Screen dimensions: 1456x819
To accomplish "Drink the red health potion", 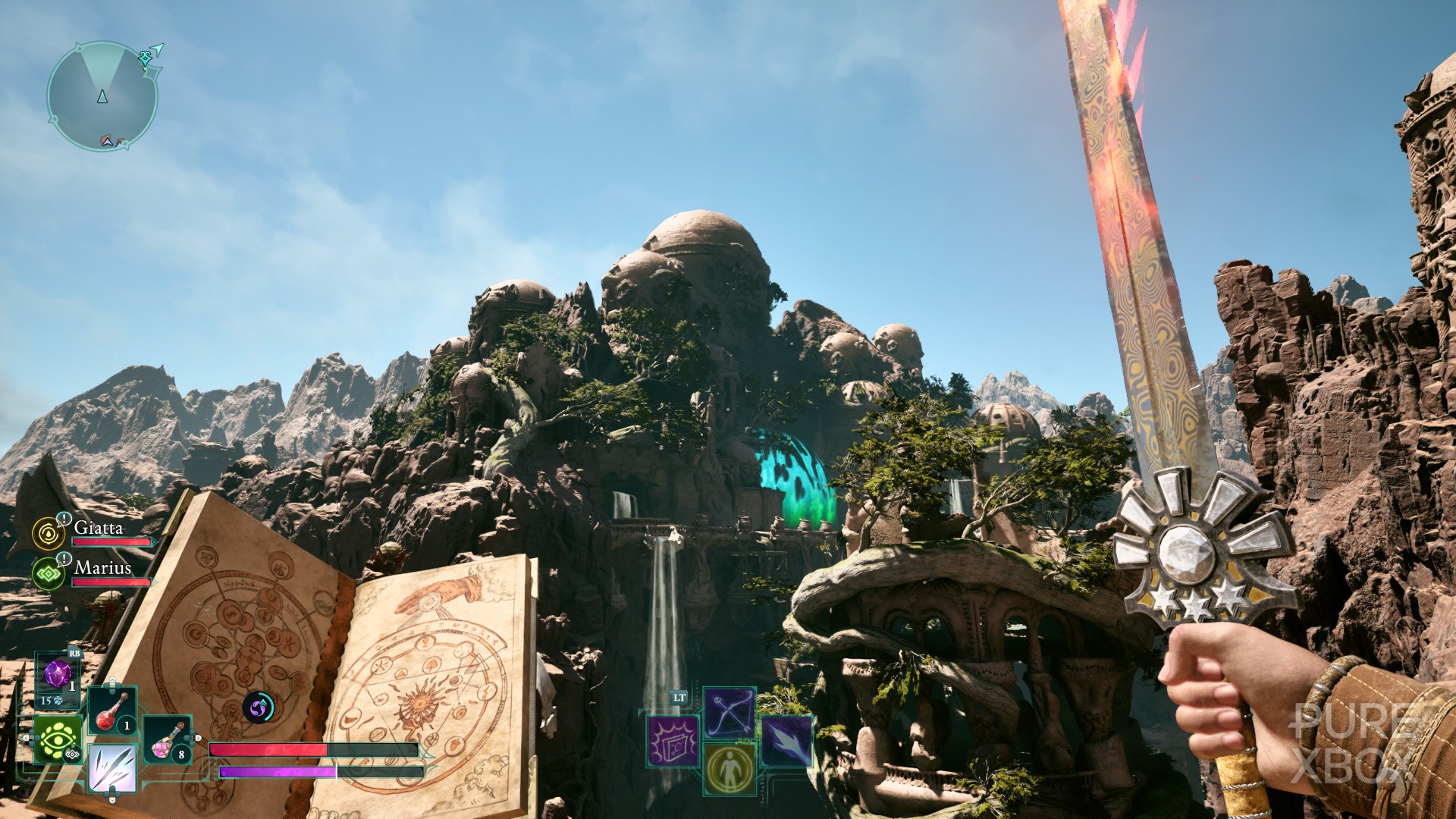I will 112,711.
